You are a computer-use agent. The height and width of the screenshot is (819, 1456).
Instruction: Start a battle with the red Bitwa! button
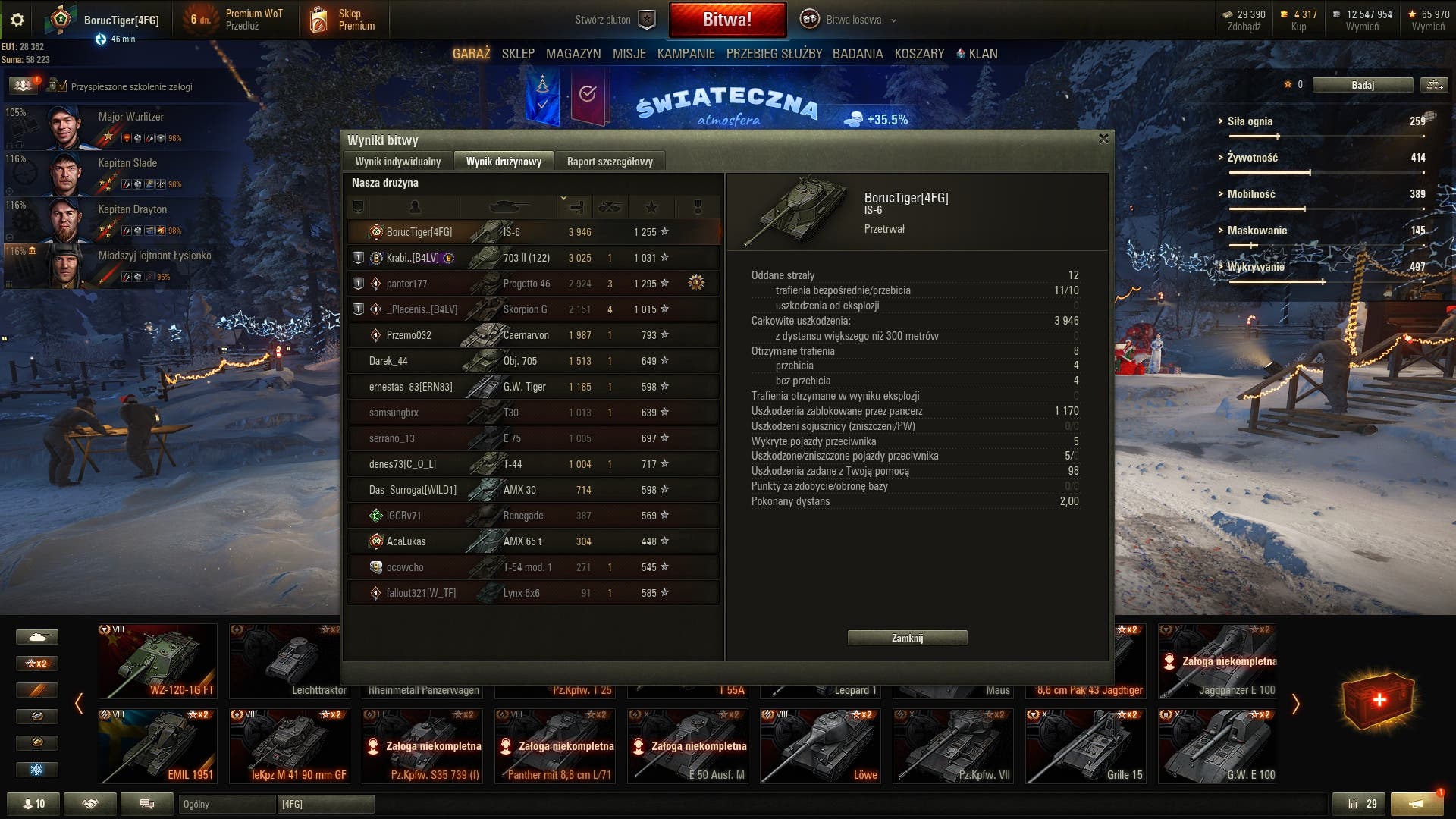(x=726, y=20)
